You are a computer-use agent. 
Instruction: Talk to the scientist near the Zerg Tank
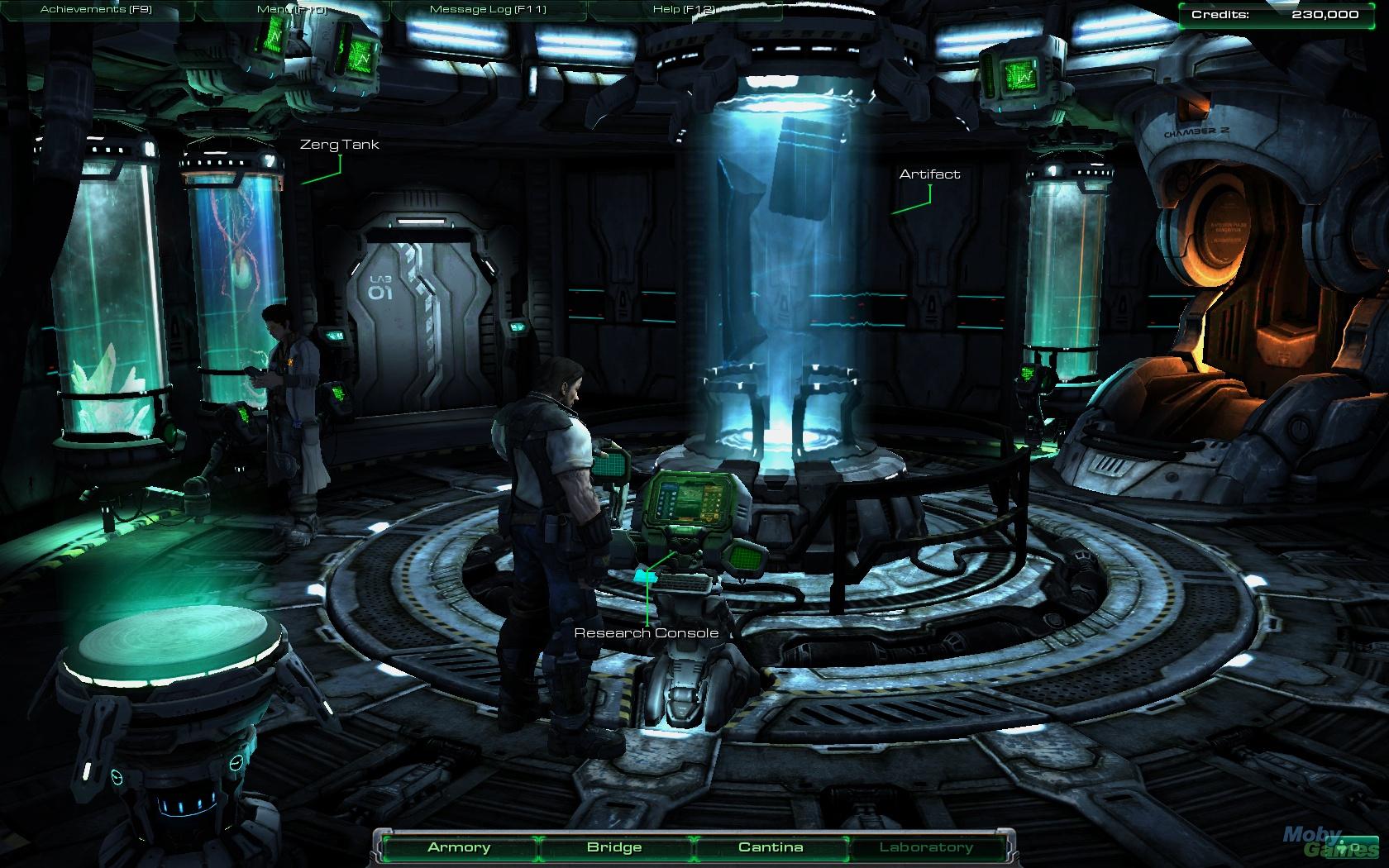tap(294, 389)
